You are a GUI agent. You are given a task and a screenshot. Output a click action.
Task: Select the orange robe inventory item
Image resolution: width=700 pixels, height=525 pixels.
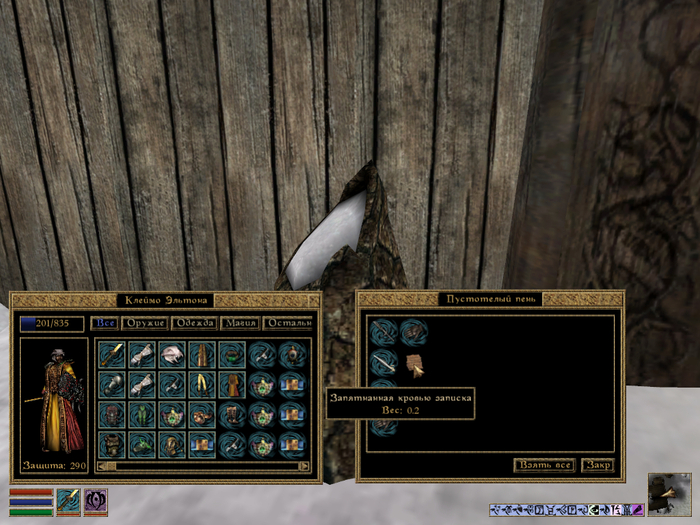pyautogui.click(x=233, y=383)
